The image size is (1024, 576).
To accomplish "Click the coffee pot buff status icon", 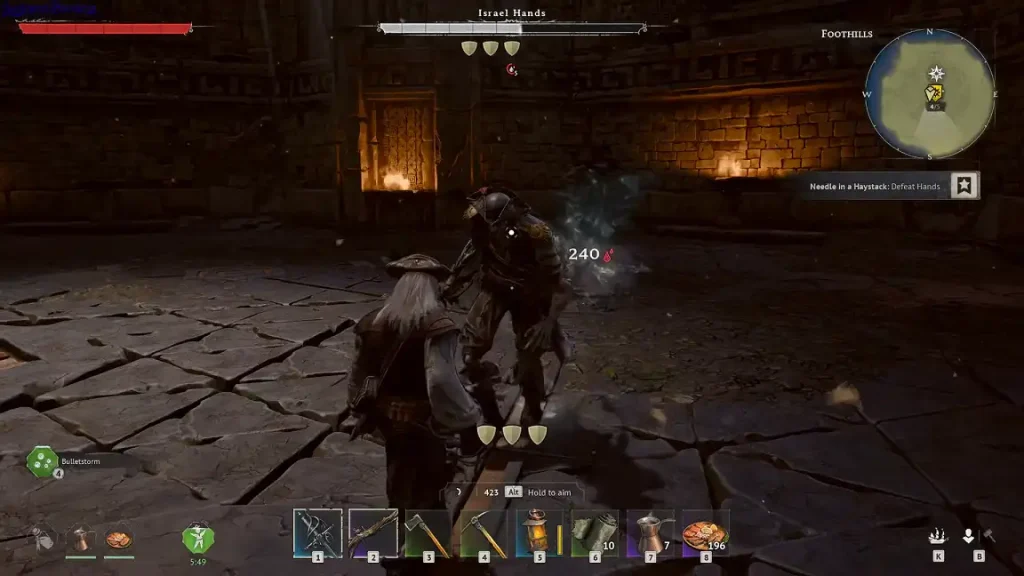I will click(81, 539).
